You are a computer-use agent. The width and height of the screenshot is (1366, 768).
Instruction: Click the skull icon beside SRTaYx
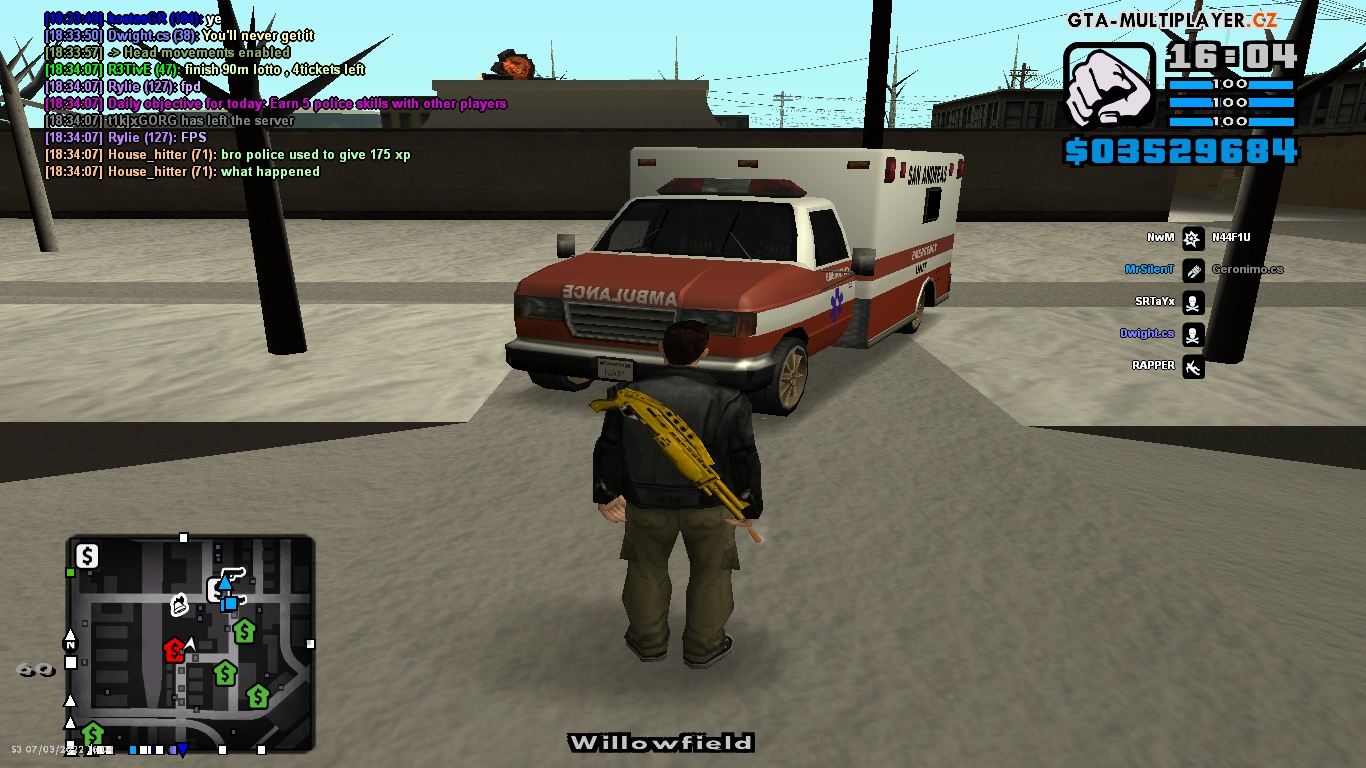(x=1192, y=302)
